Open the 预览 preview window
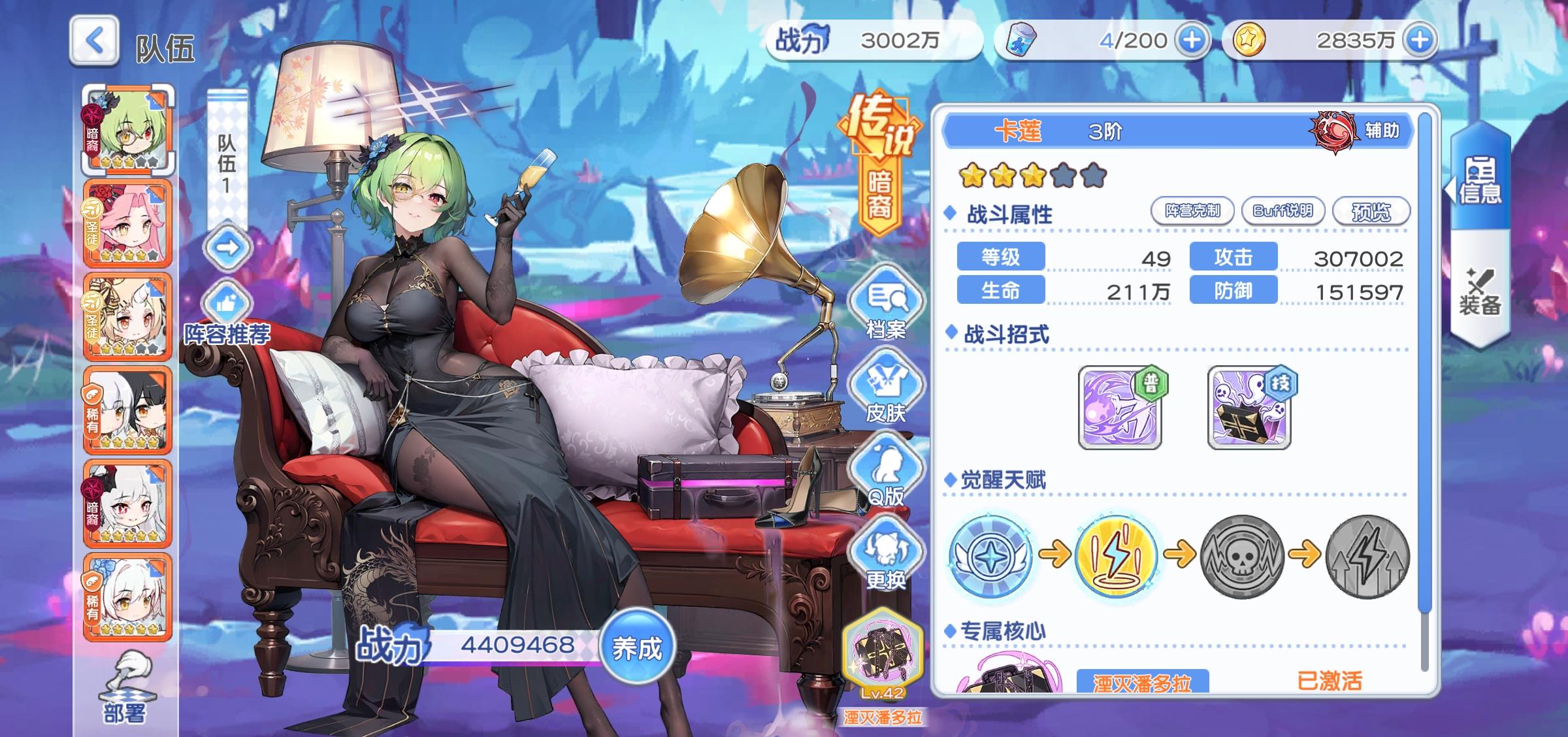The height and width of the screenshot is (737, 1568). [1370, 210]
